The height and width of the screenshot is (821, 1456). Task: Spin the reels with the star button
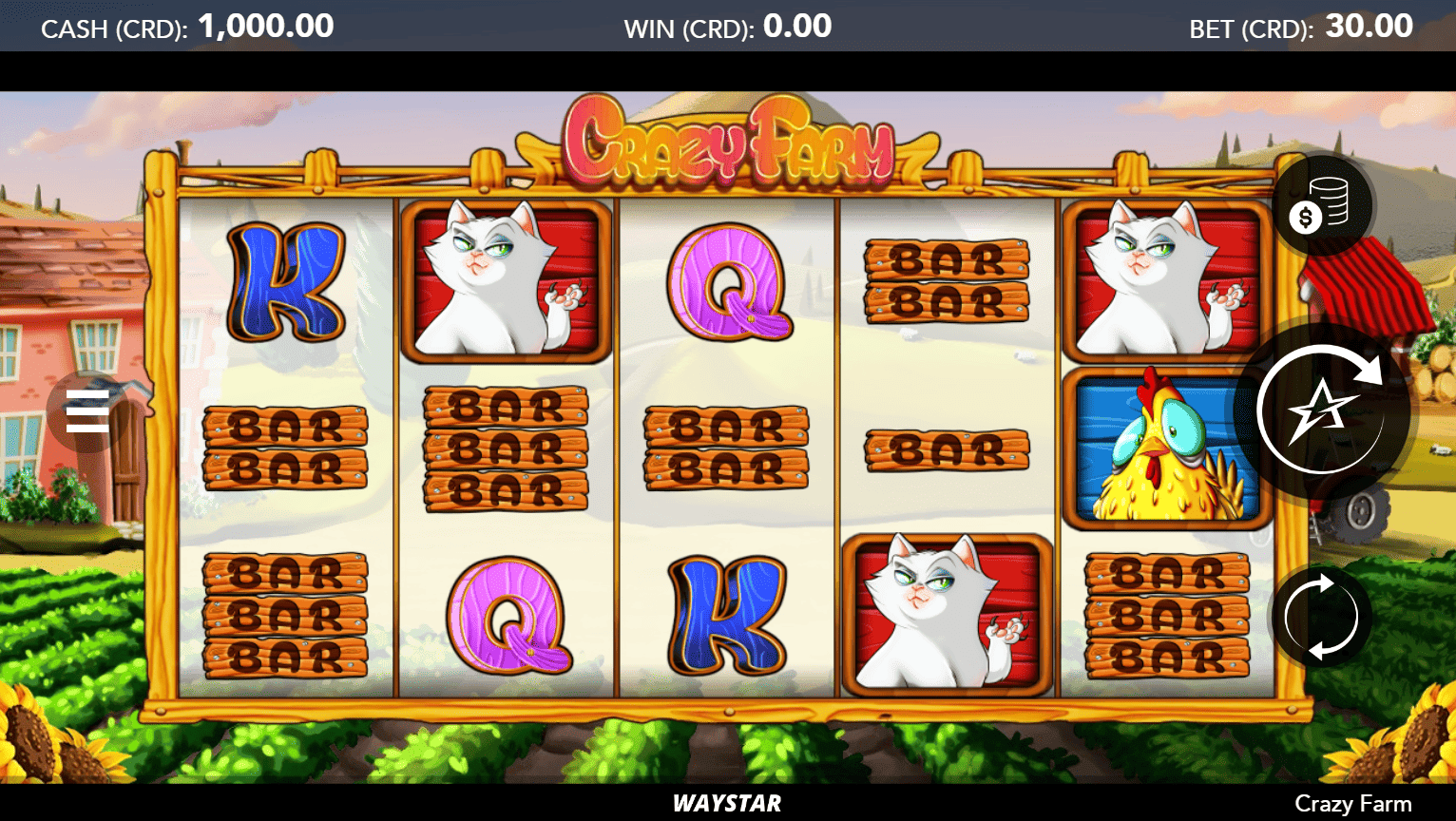coord(1321,410)
